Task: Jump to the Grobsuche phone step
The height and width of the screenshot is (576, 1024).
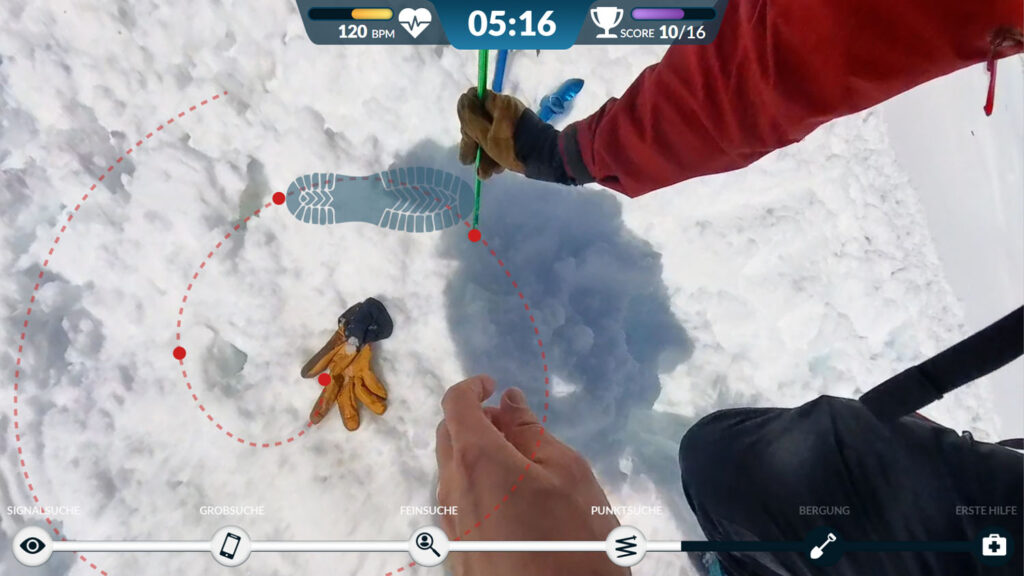Action: pyautogui.click(x=231, y=545)
